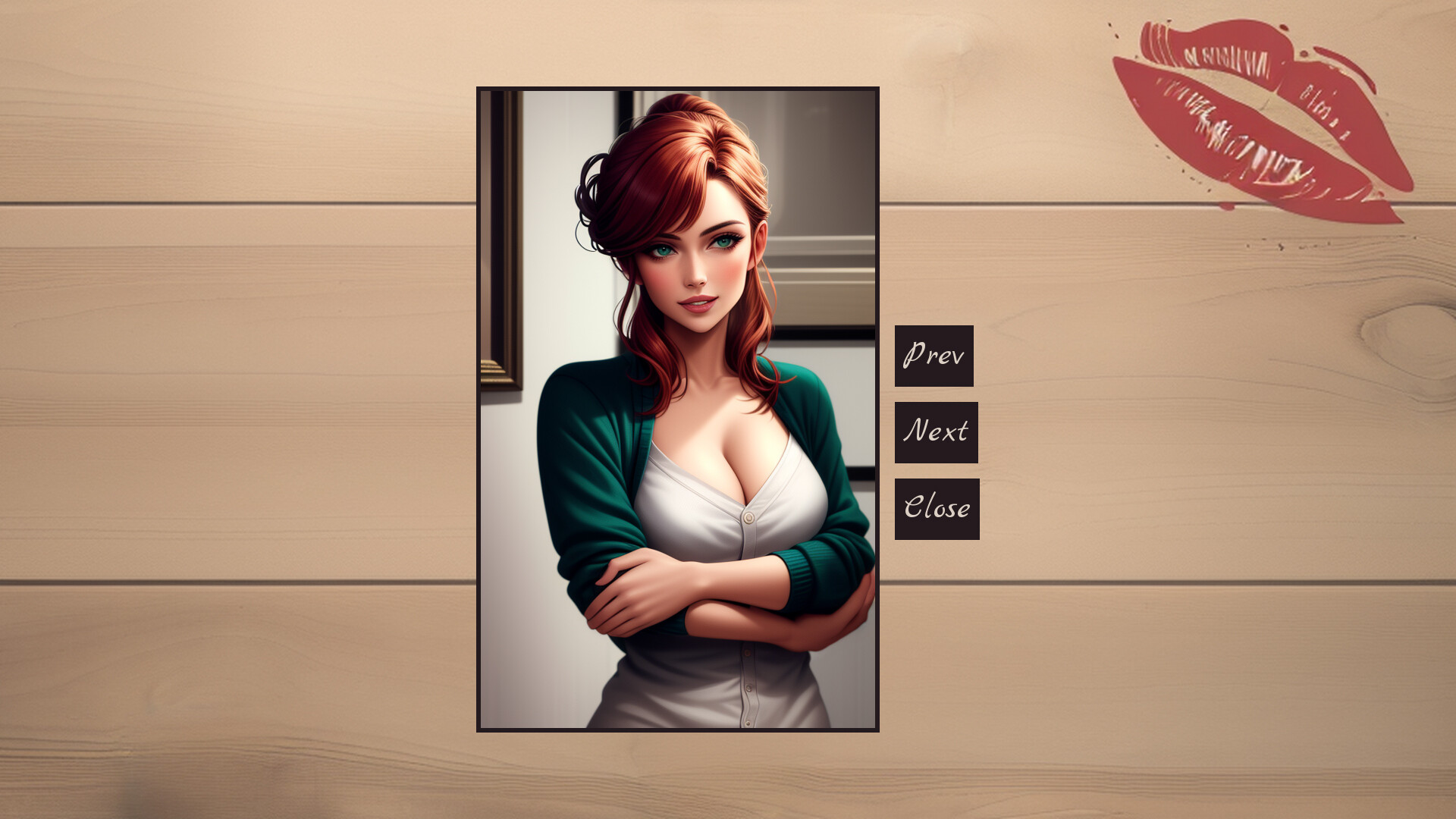This screenshot has height=819, width=1456.
Task: Dismiss the image viewer with Close
Action: pos(937,507)
